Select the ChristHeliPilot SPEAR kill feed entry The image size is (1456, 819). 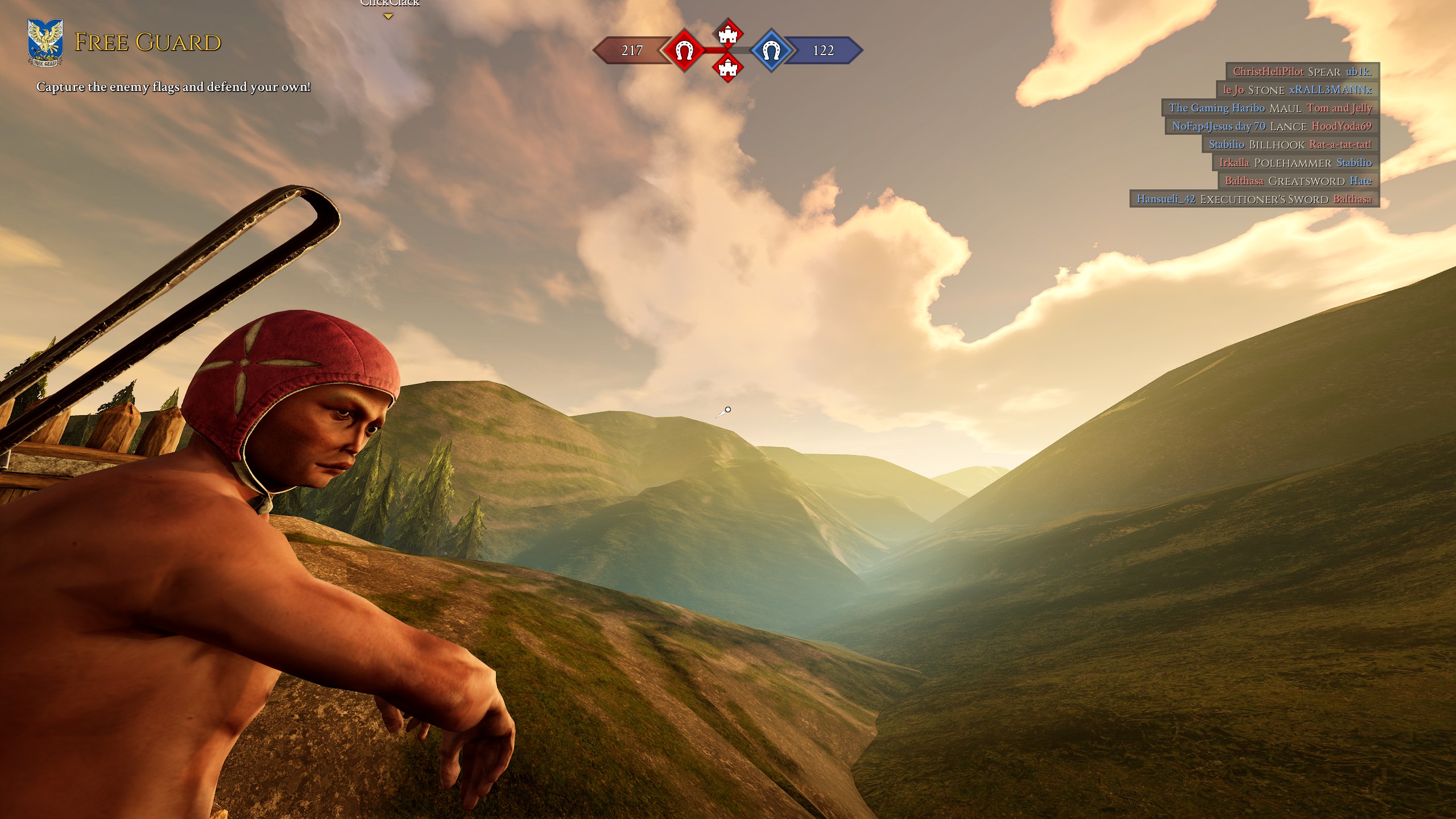click(x=1302, y=72)
